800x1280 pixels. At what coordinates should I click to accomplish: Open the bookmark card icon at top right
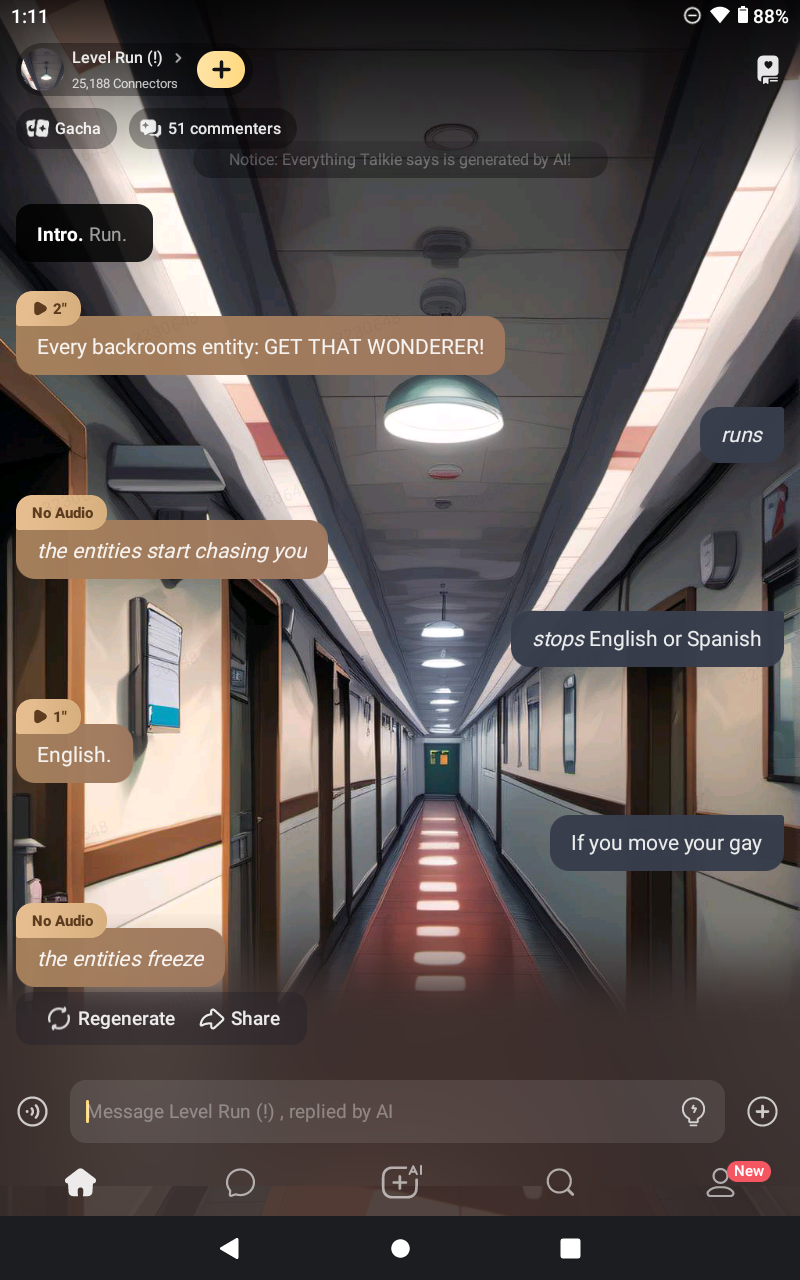pos(767,69)
